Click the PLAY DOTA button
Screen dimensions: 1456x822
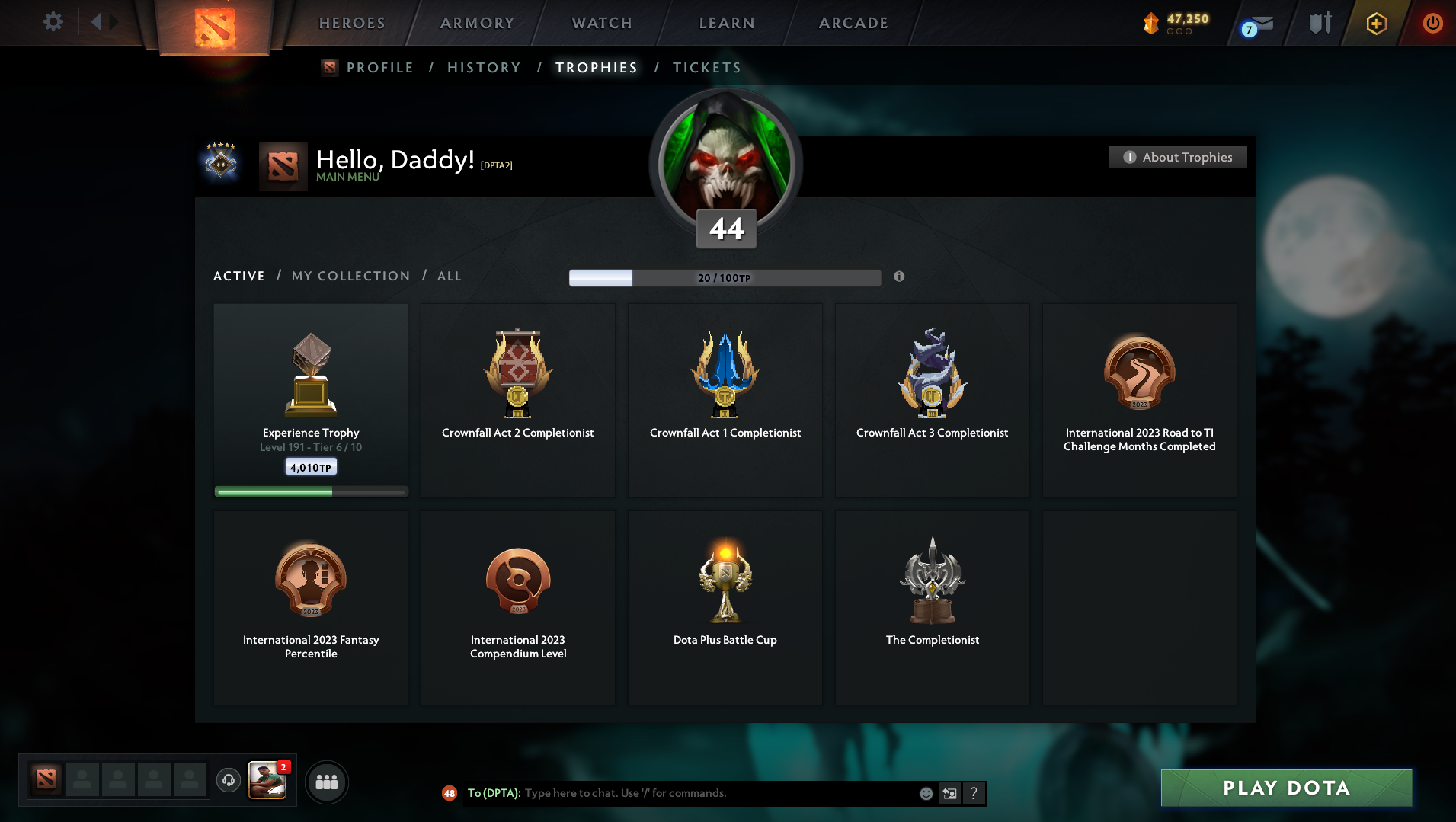[x=1285, y=788]
